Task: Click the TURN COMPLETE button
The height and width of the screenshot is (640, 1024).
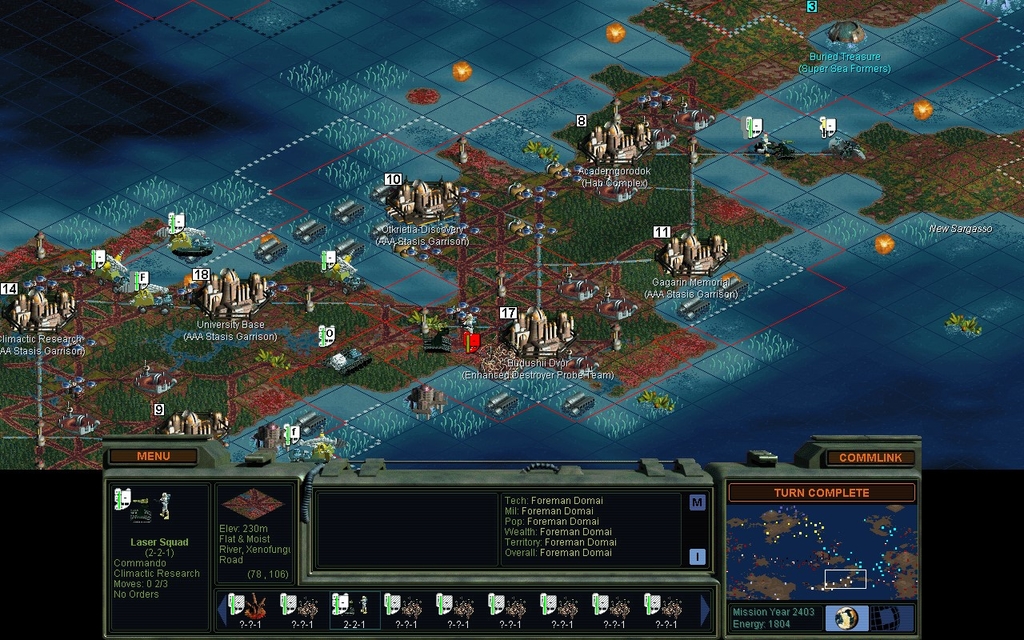Action: [x=820, y=493]
